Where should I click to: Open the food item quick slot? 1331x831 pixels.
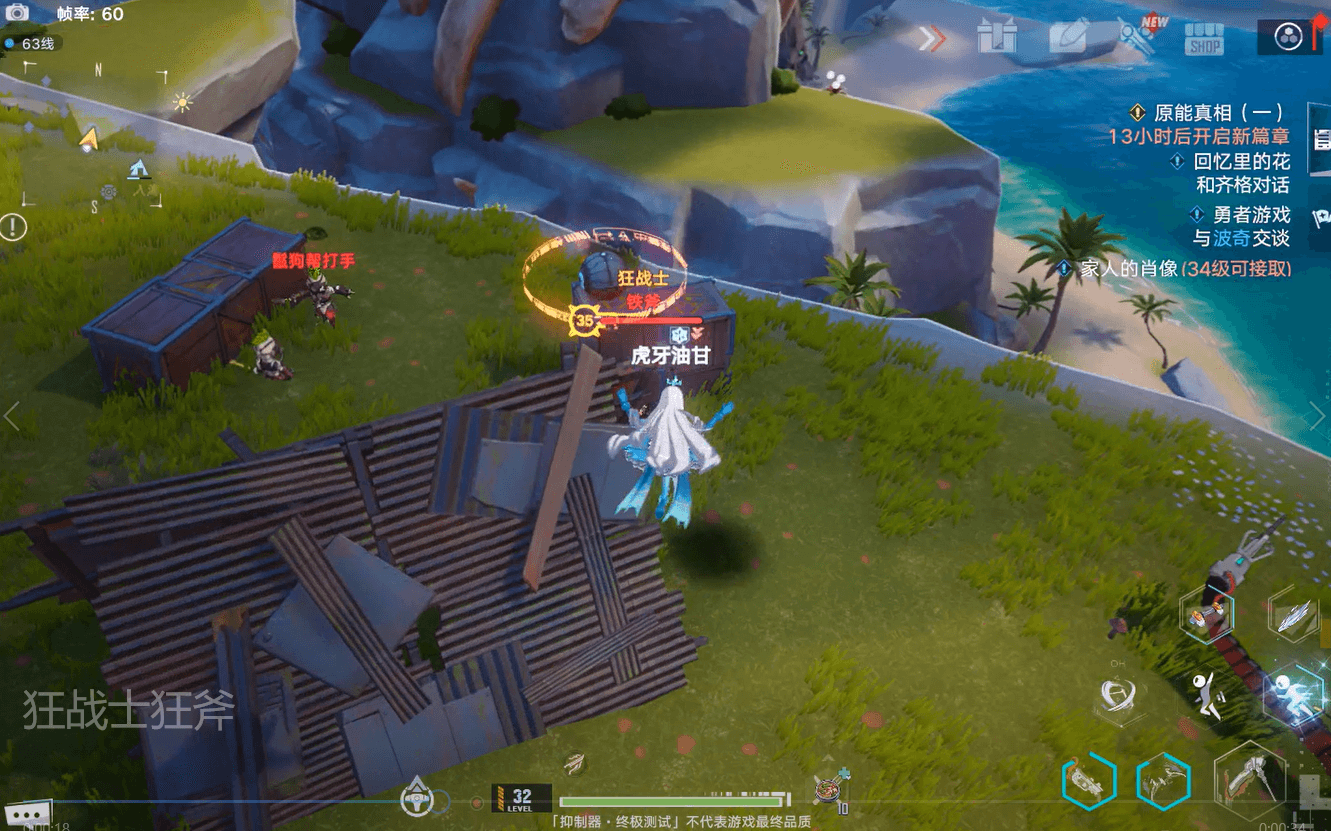tap(828, 788)
